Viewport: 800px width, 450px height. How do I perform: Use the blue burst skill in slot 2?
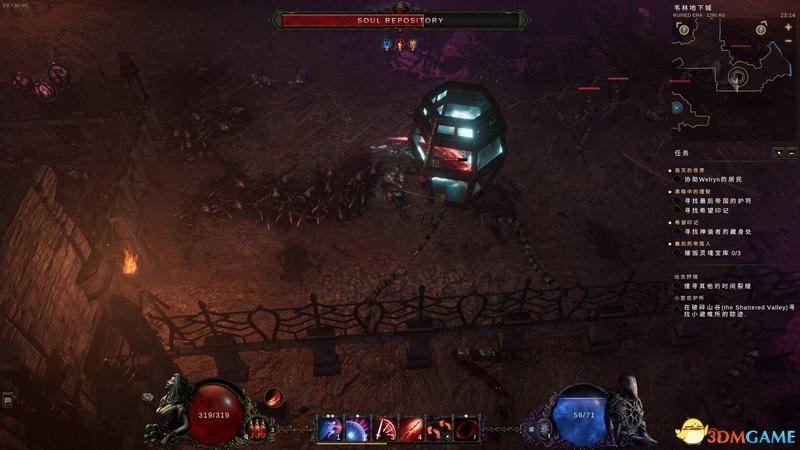click(358, 430)
